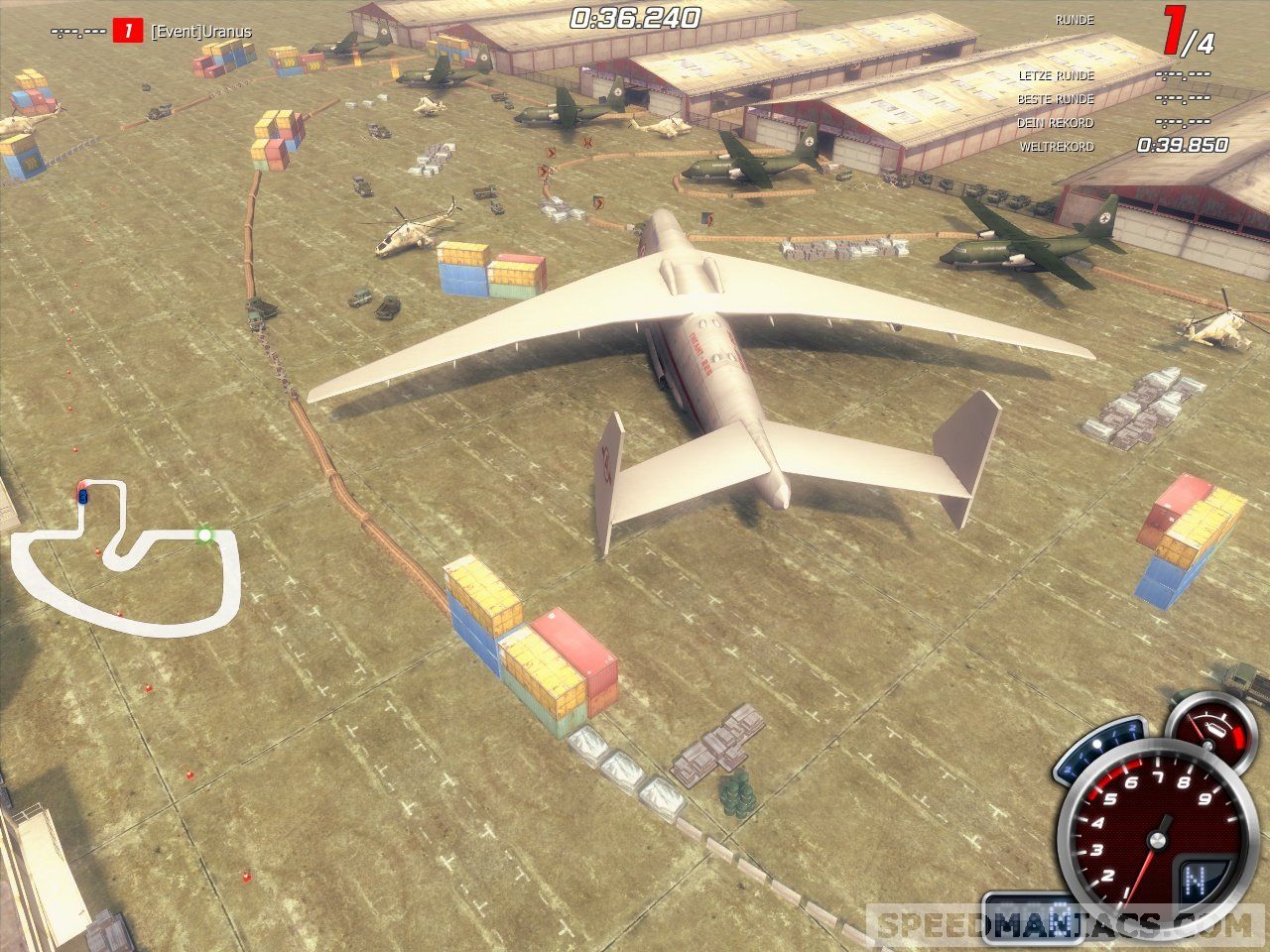Screen dimensions: 1270x952
Task: Click the green checkpoint marker on the minimap
Action: pos(204,535)
